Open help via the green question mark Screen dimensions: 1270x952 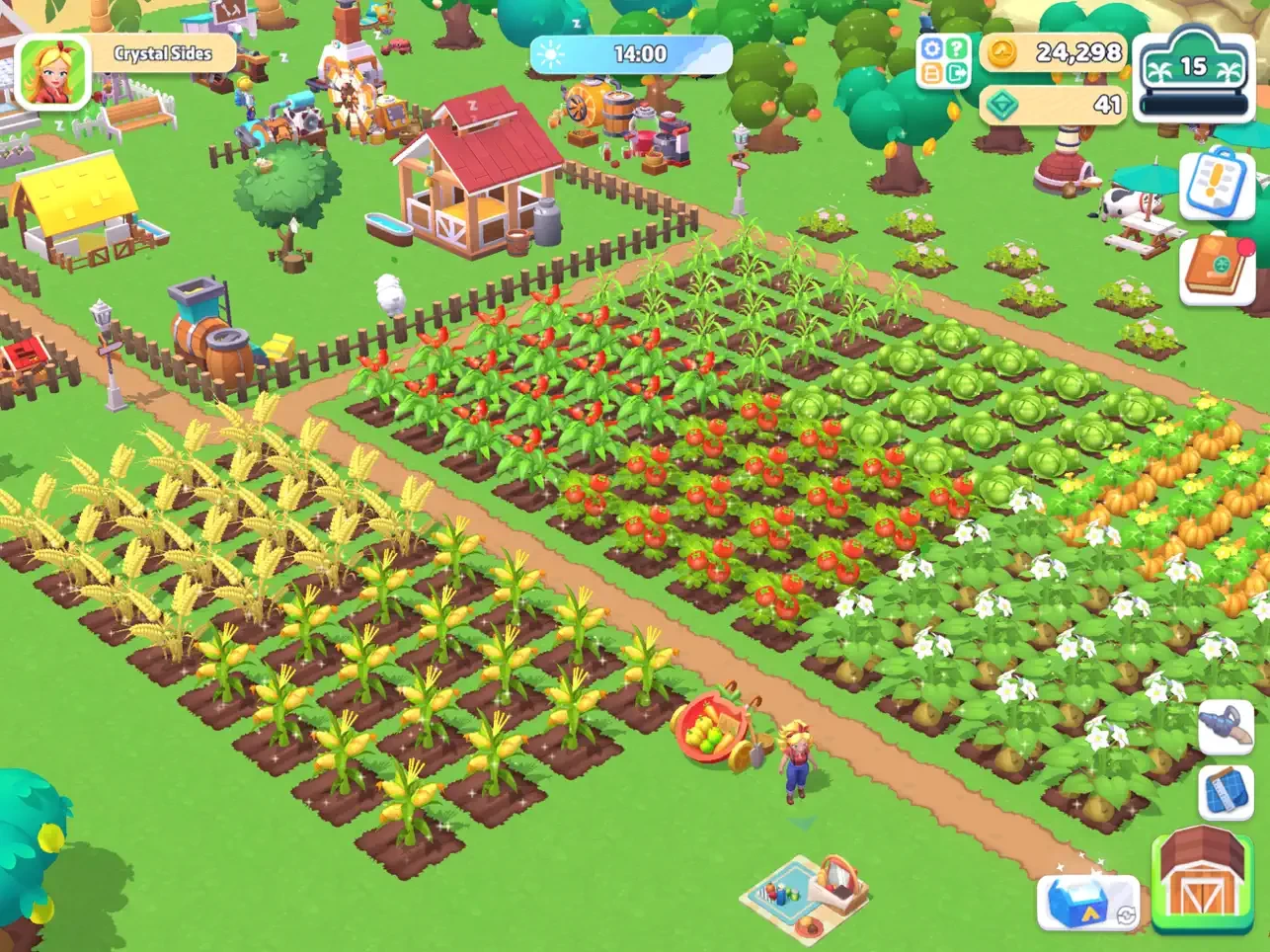pos(956,49)
